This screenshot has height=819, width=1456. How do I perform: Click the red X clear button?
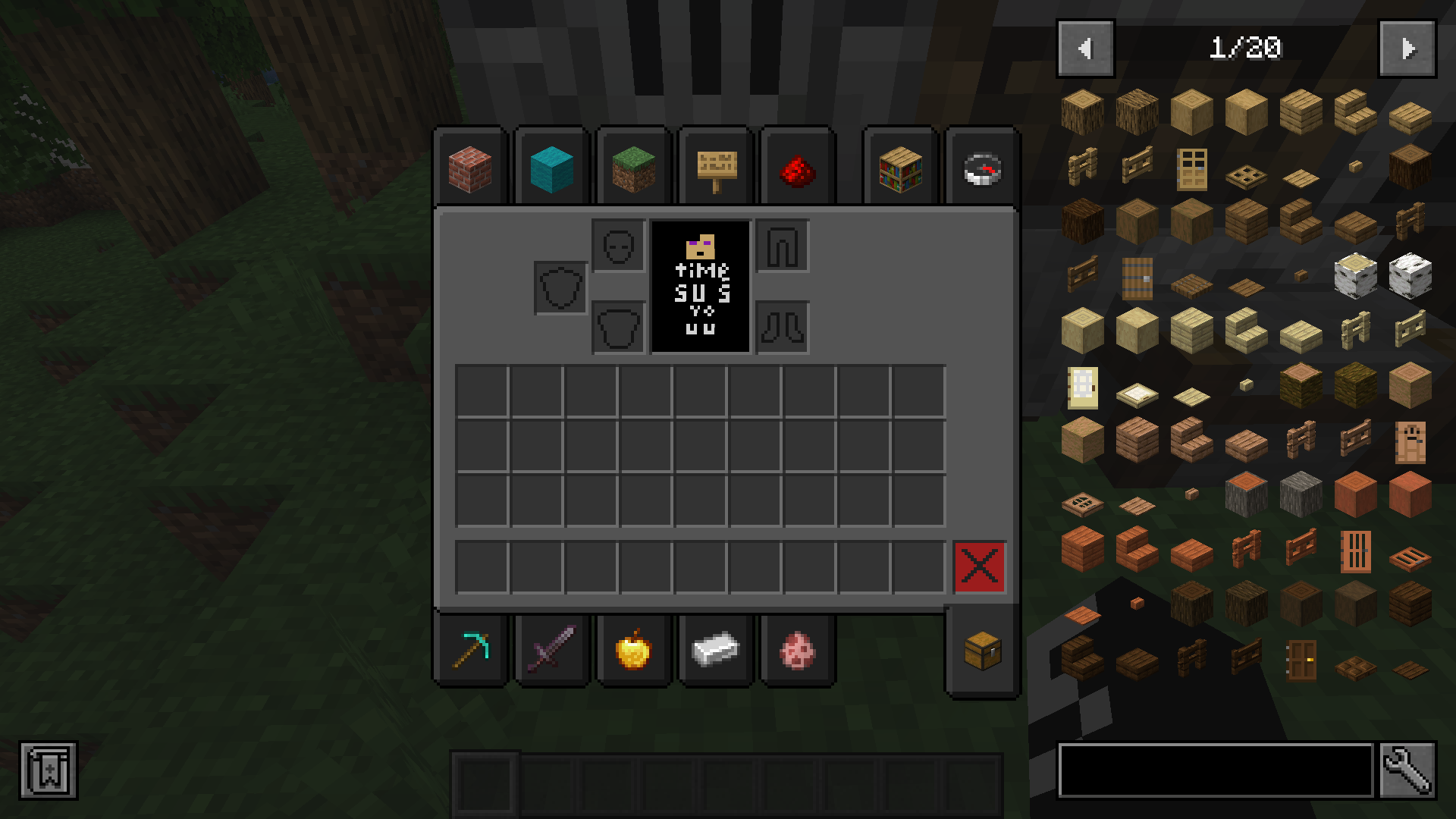(x=981, y=566)
